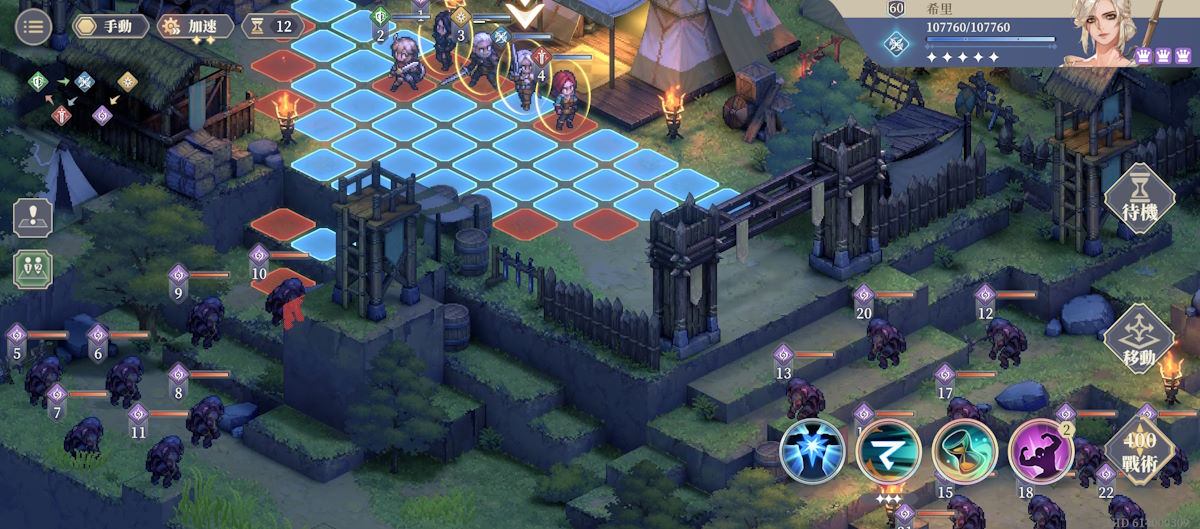Activate the hourglass skill

[x=961, y=449]
